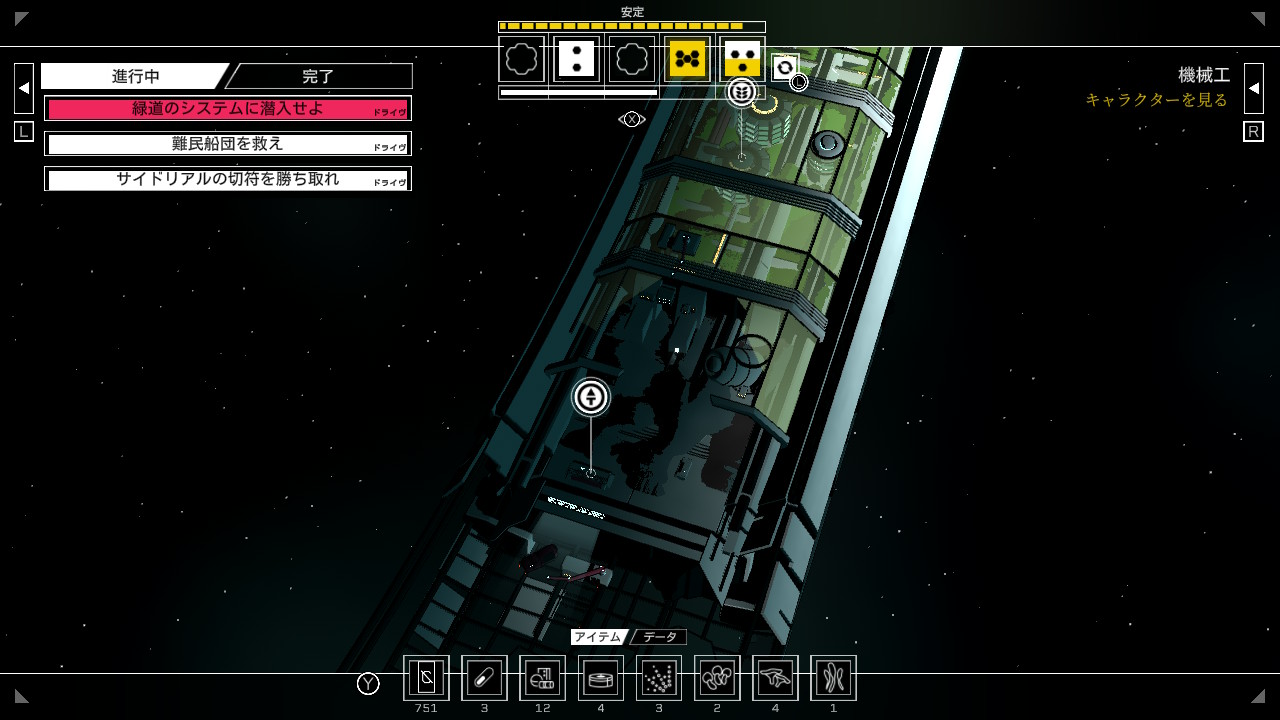This screenshot has height=720, width=1280.
Task: Show the アイテム inventory tab
Action: pos(597,637)
